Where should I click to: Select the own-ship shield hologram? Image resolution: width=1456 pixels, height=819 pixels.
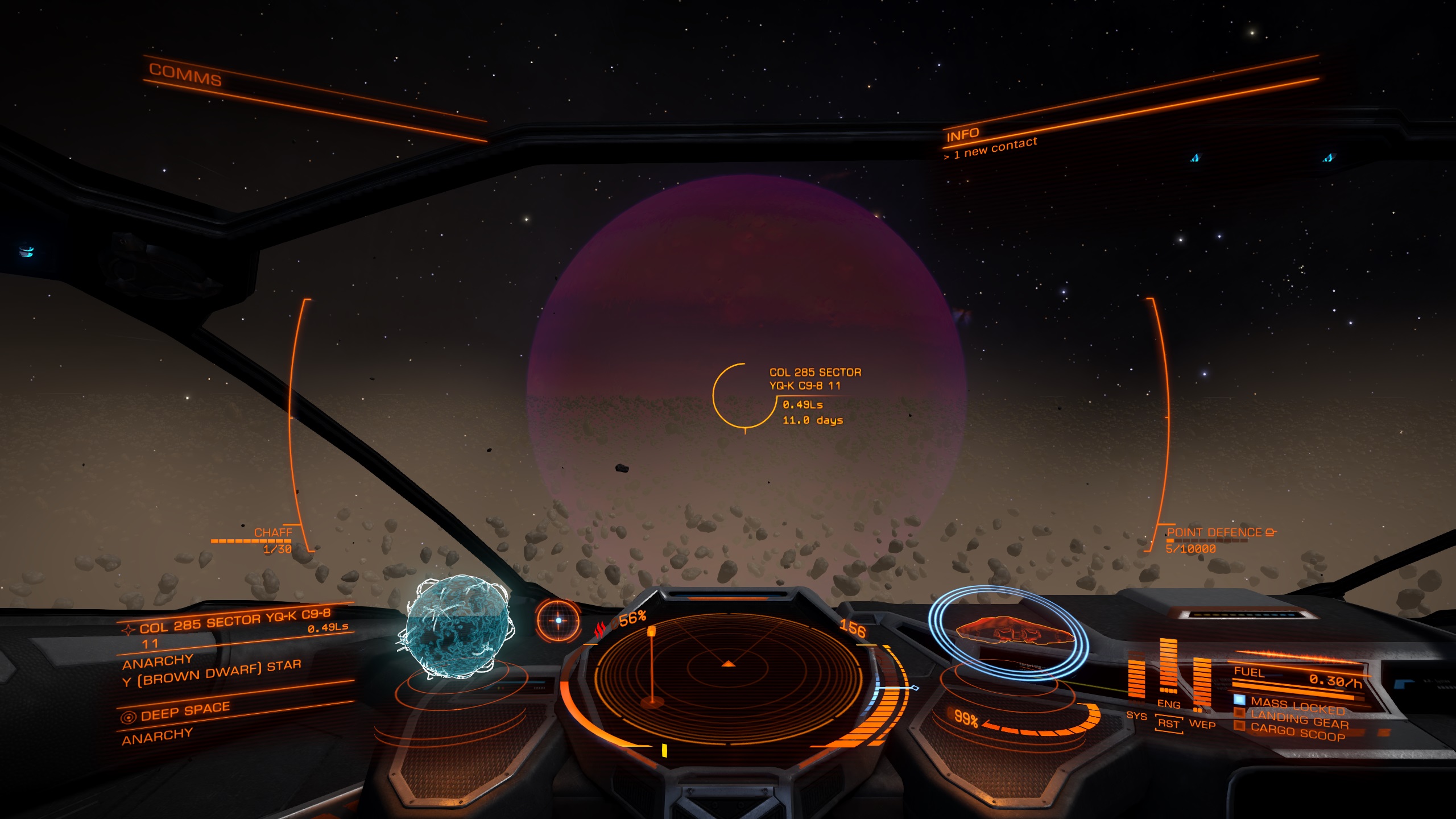(x=1010, y=631)
